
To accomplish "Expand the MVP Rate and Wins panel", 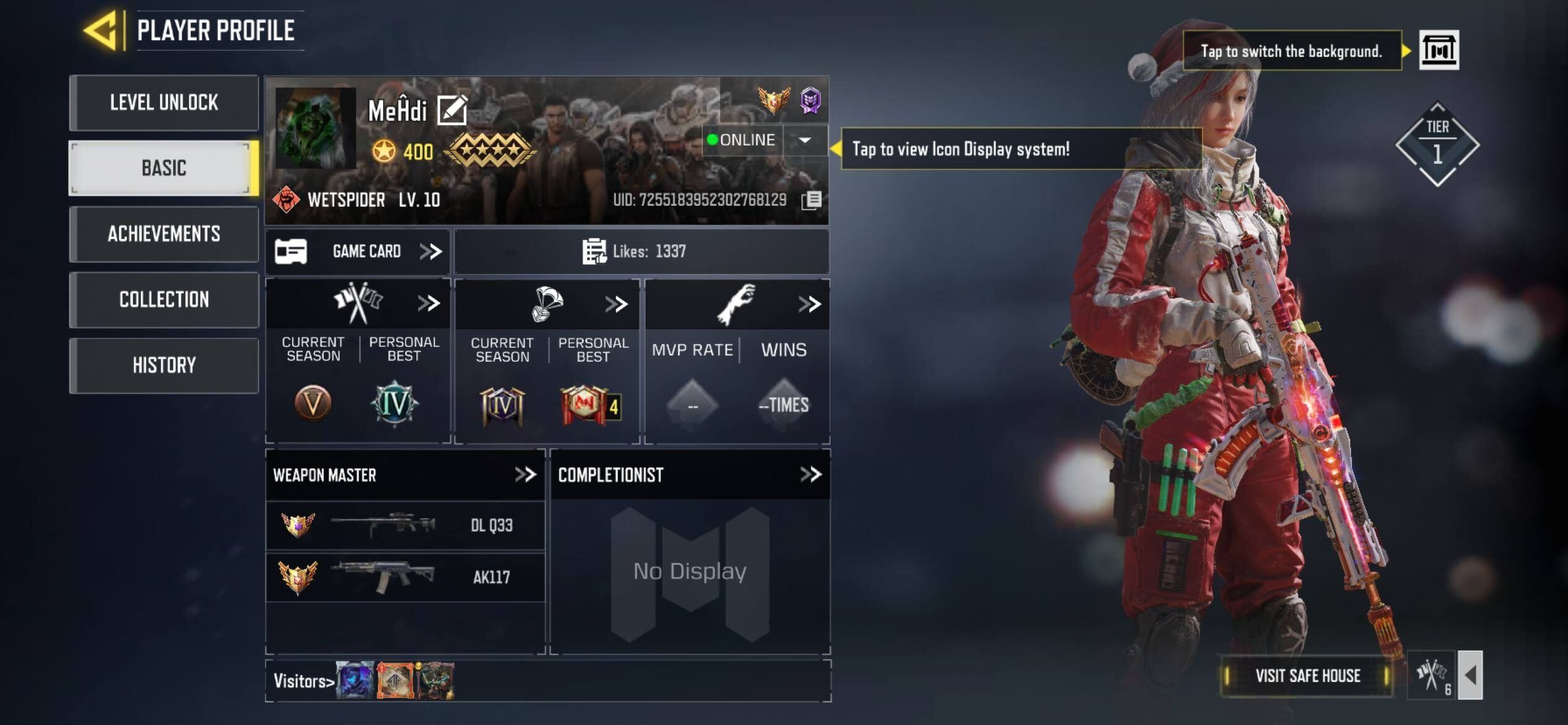I will [x=809, y=304].
